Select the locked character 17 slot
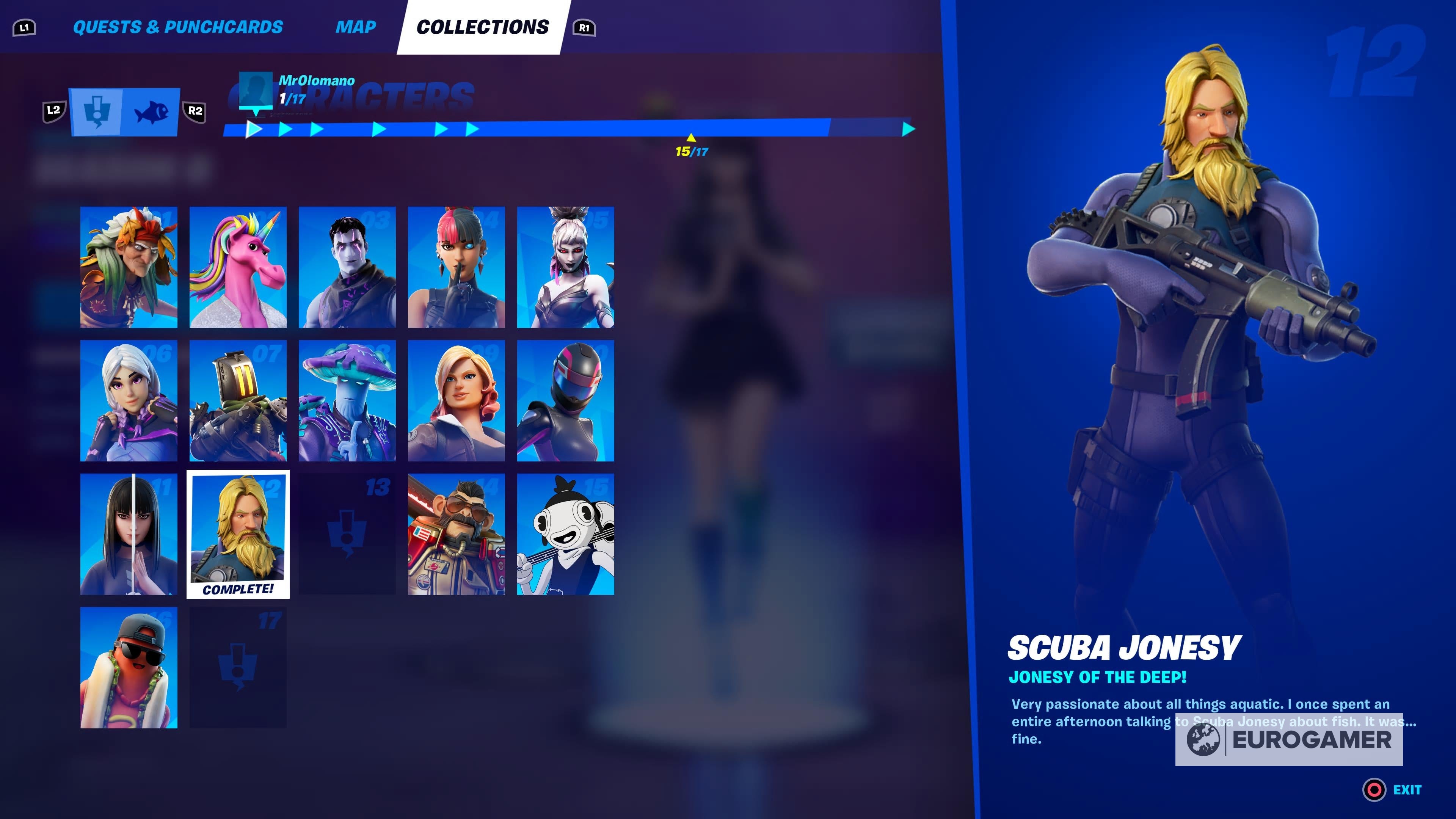 click(238, 667)
